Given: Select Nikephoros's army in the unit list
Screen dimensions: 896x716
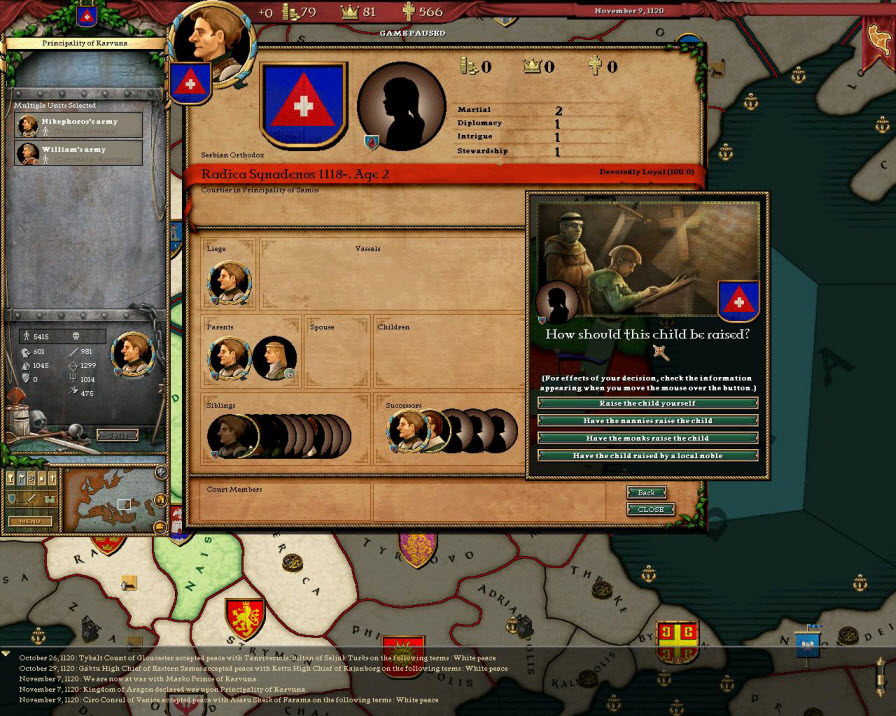Looking at the screenshot, I should (x=78, y=125).
